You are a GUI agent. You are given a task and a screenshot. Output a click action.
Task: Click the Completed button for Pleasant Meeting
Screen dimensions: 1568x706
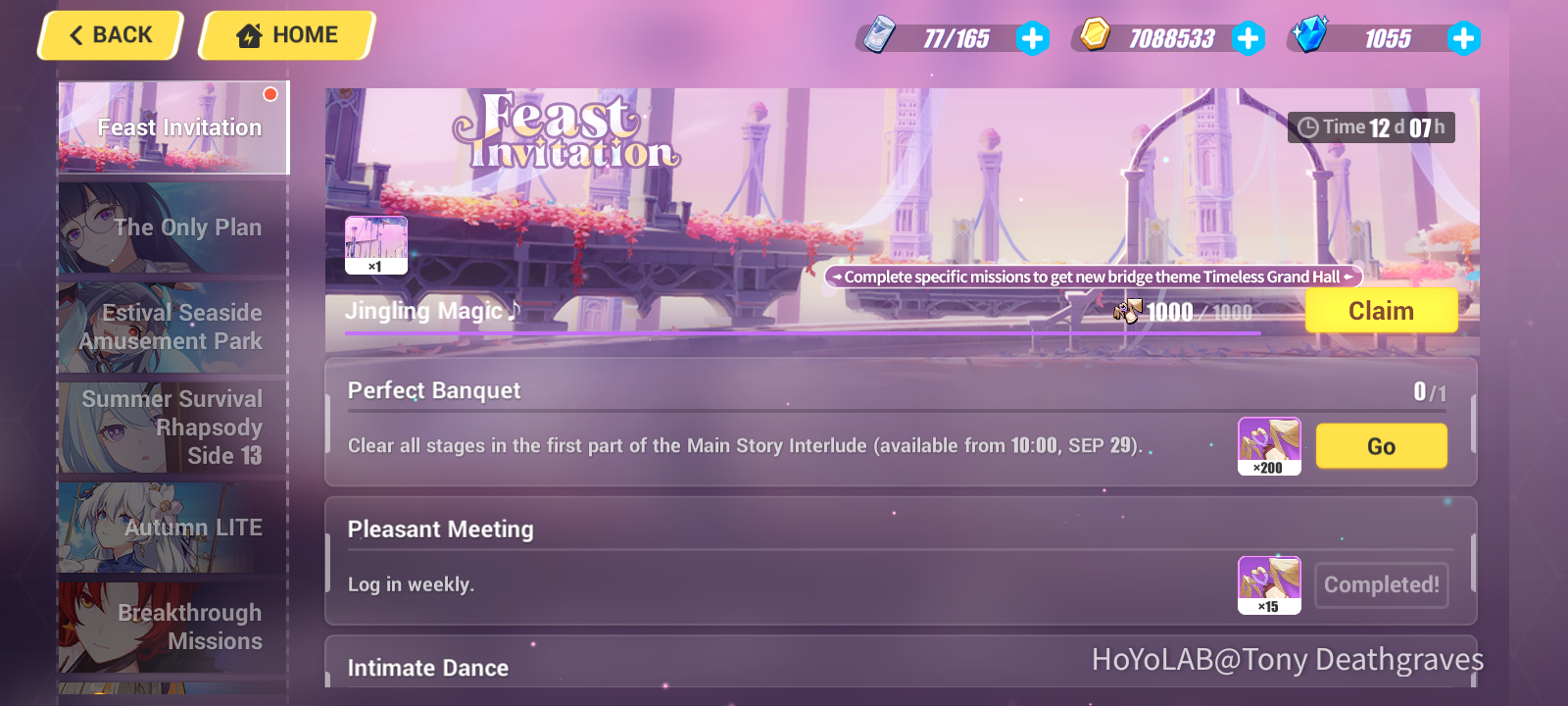click(x=1382, y=584)
